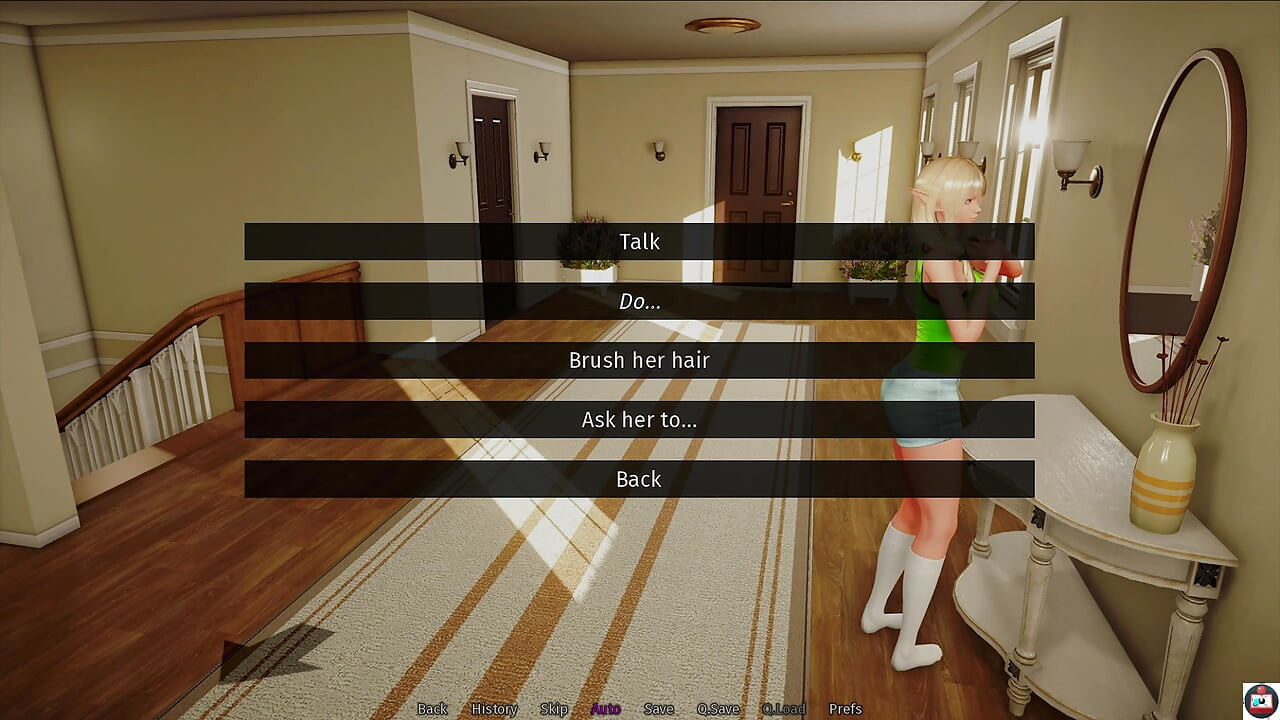Choose the "Do..." action
This screenshot has width=1280, height=720.
639,301
